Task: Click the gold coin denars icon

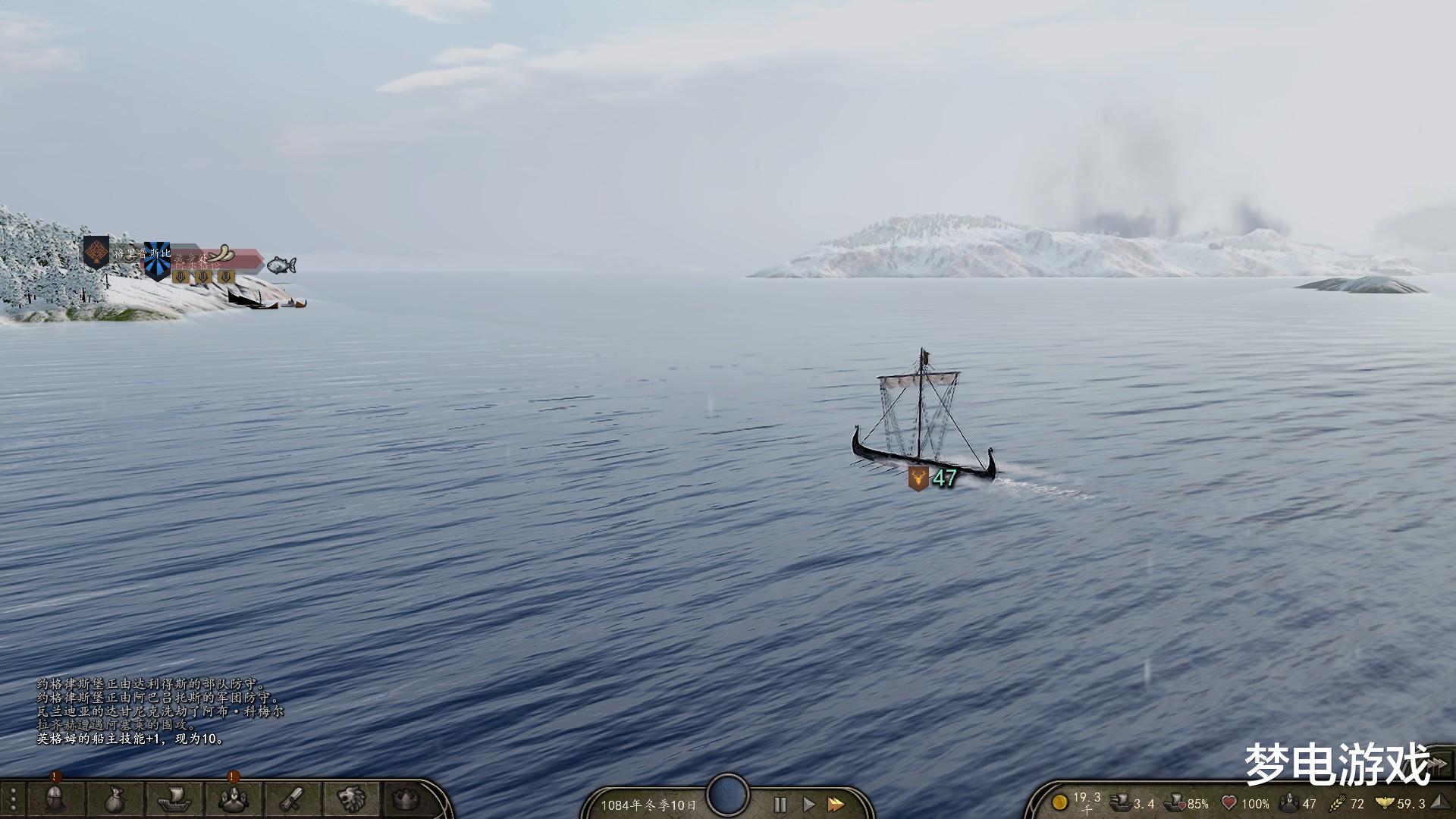Action: point(1059,802)
